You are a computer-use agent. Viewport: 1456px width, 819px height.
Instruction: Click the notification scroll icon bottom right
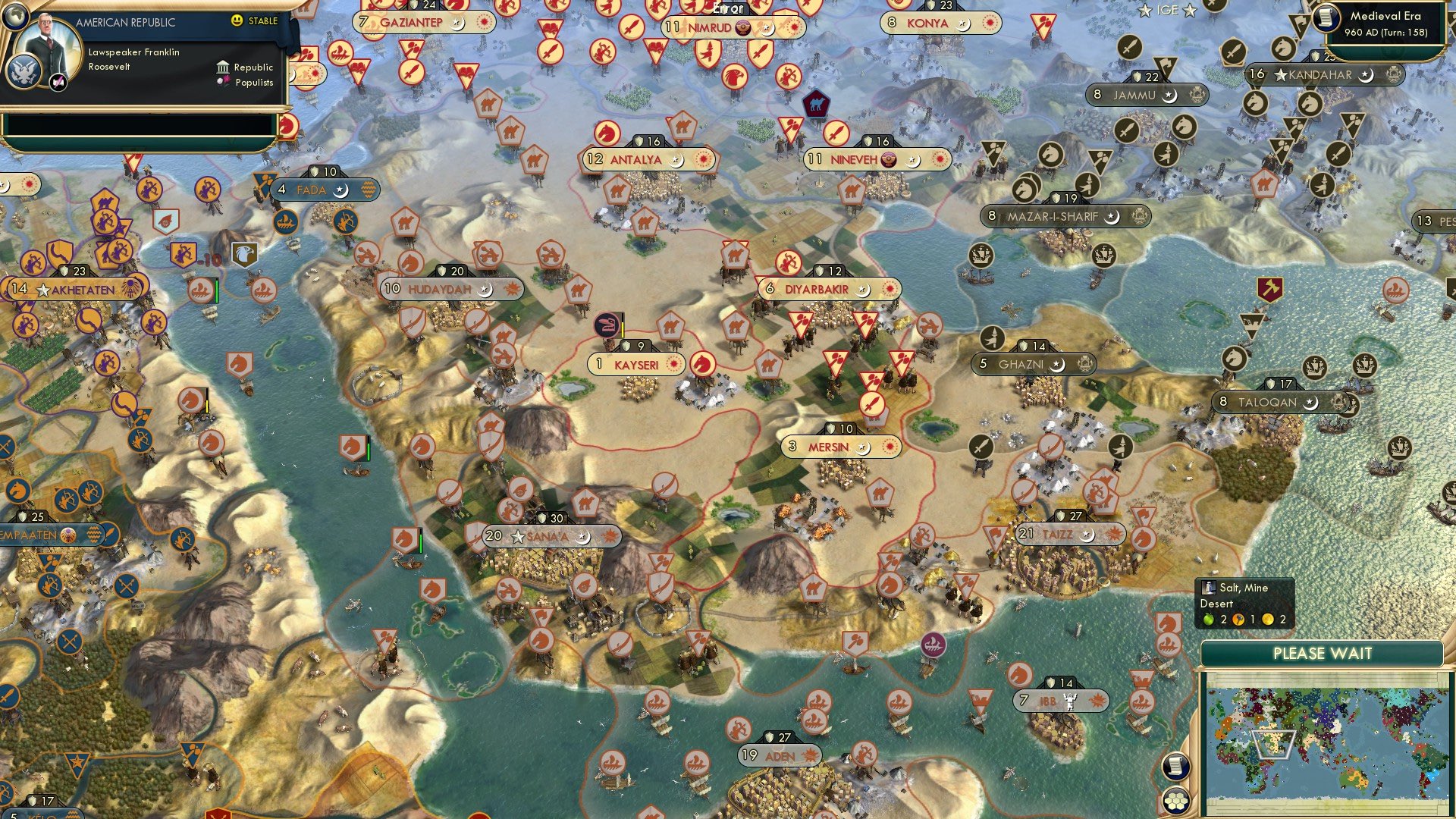coord(1176,767)
